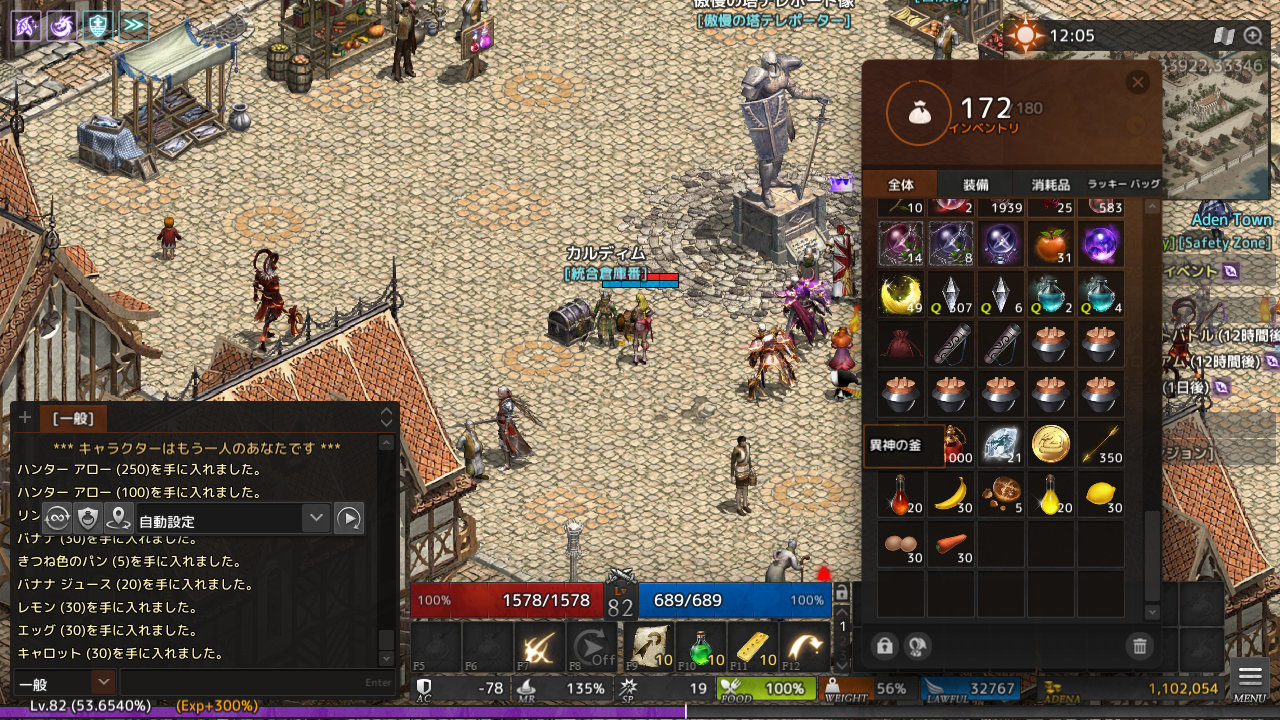The height and width of the screenshot is (720, 1280).
Task: Pick the carrot in the inventory
Action: [951, 545]
